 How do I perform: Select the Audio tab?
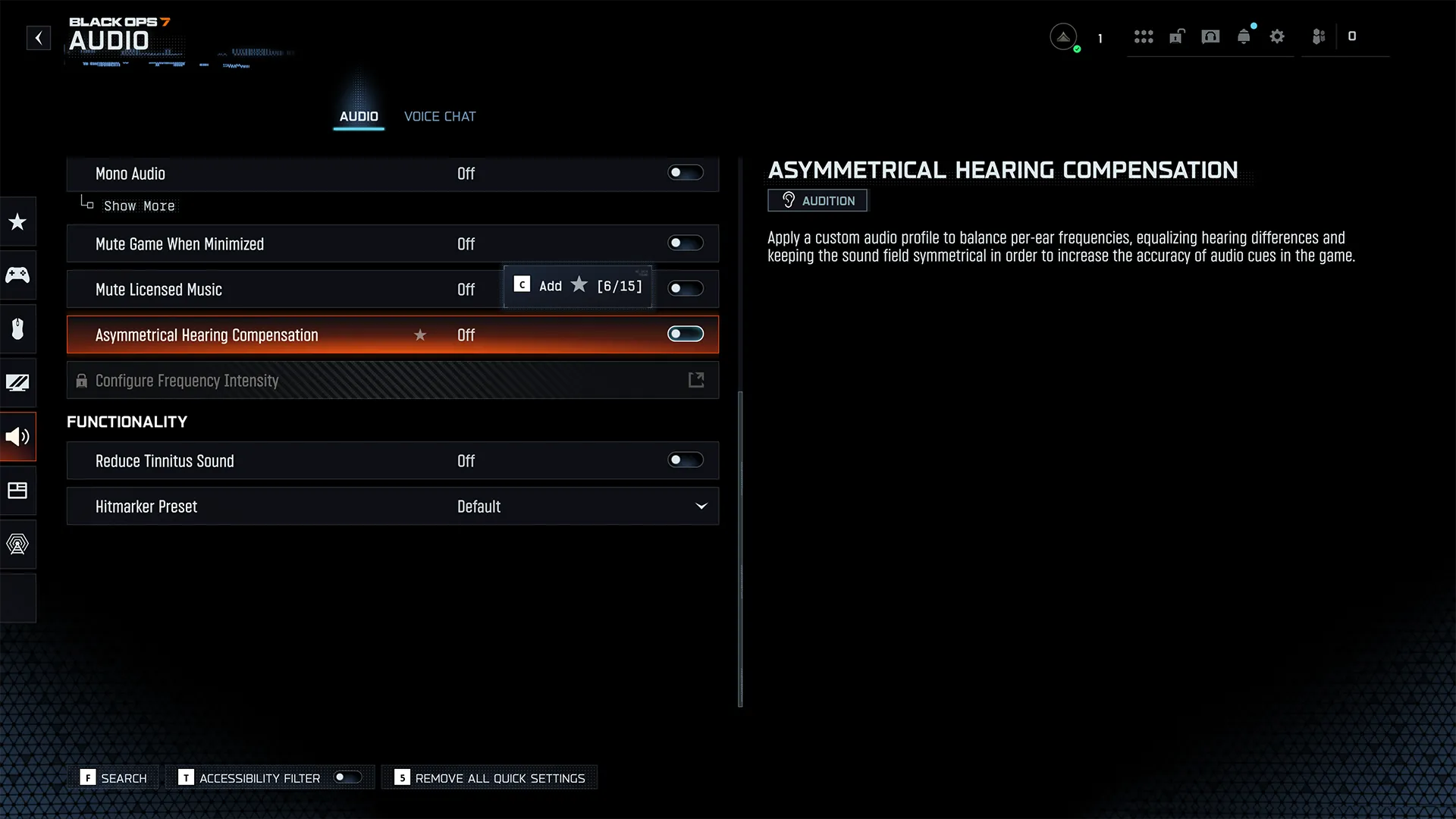tap(359, 116)
